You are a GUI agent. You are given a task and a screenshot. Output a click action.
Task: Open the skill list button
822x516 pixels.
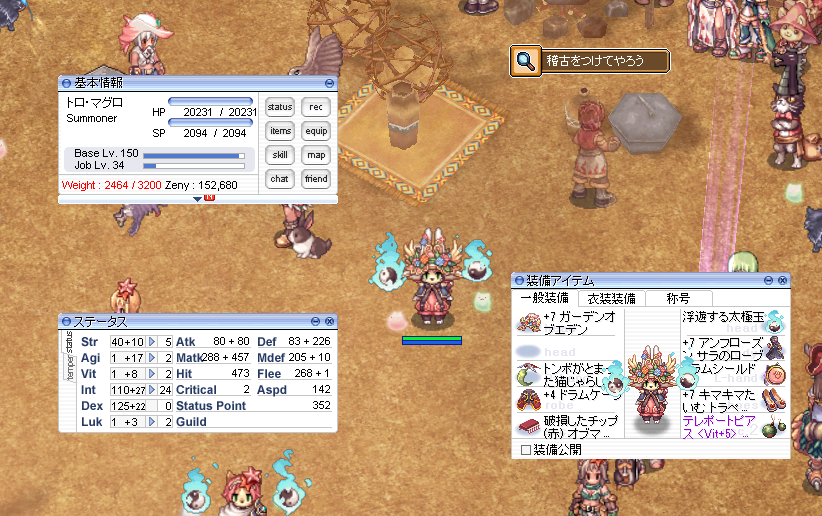[x=280, y=155]
